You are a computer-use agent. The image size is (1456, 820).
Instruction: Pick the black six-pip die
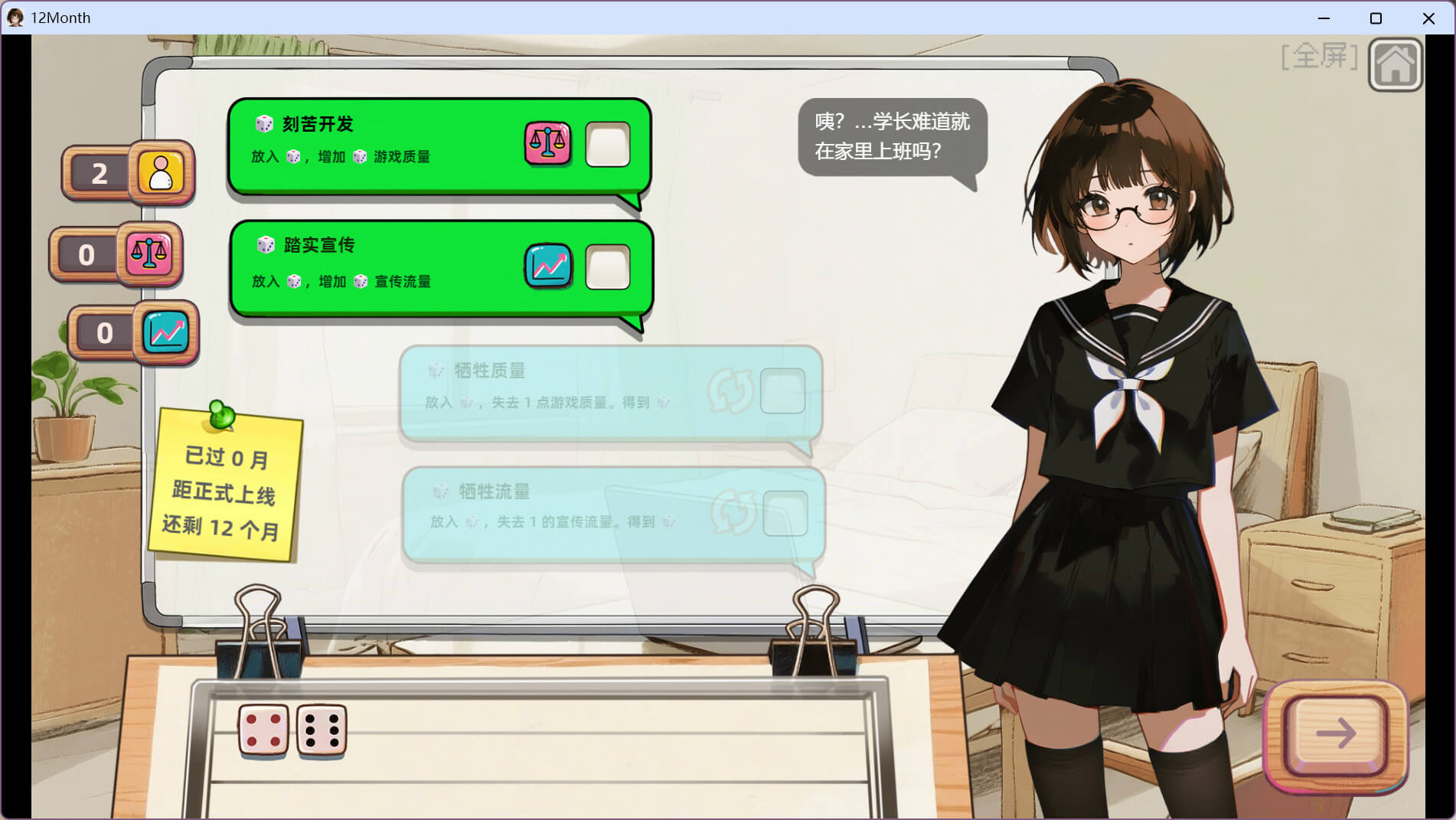coord(322,730)
